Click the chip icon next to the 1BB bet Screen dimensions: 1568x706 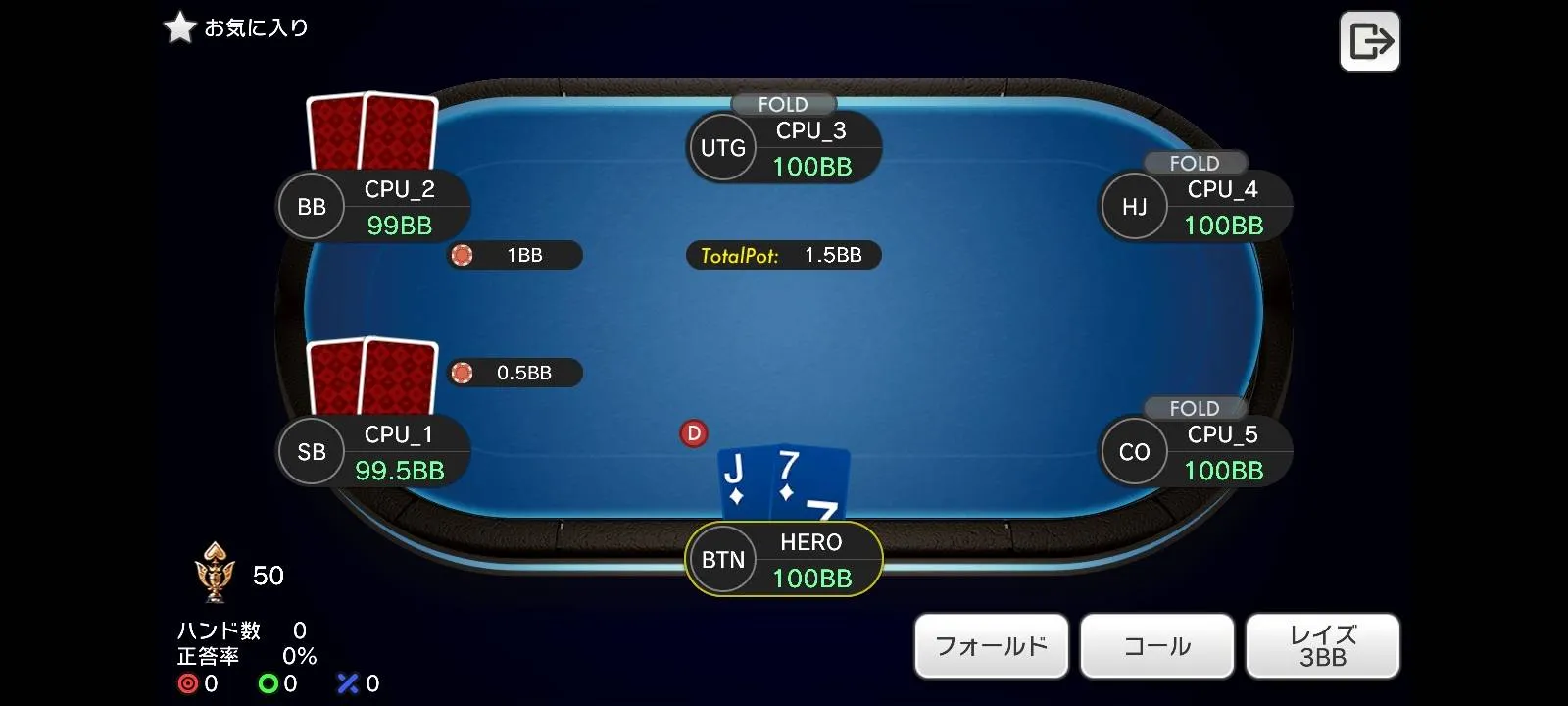461,255
